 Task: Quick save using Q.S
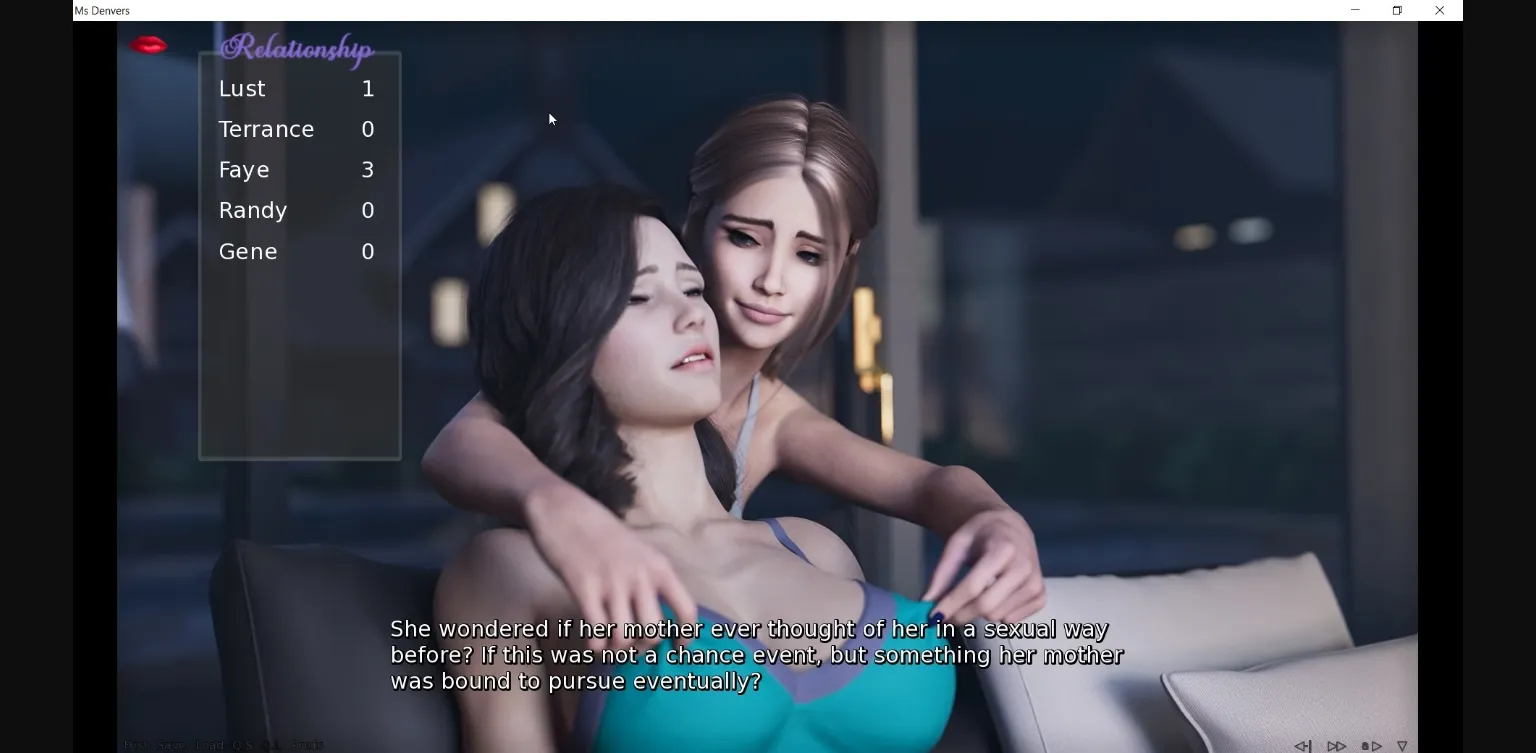point(243,744)
